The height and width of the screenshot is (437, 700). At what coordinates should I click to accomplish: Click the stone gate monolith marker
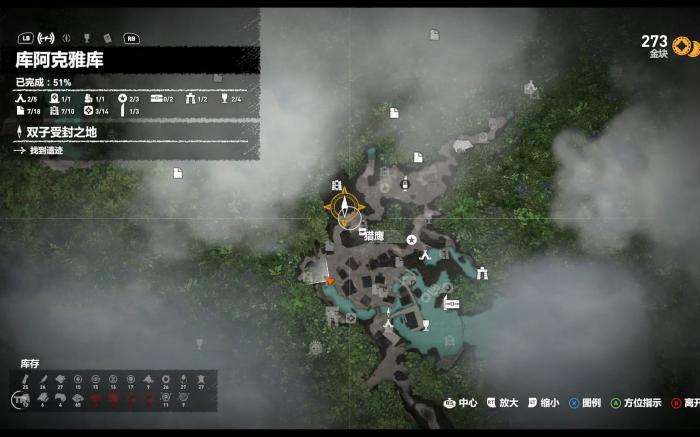click(x=483, y=273)
